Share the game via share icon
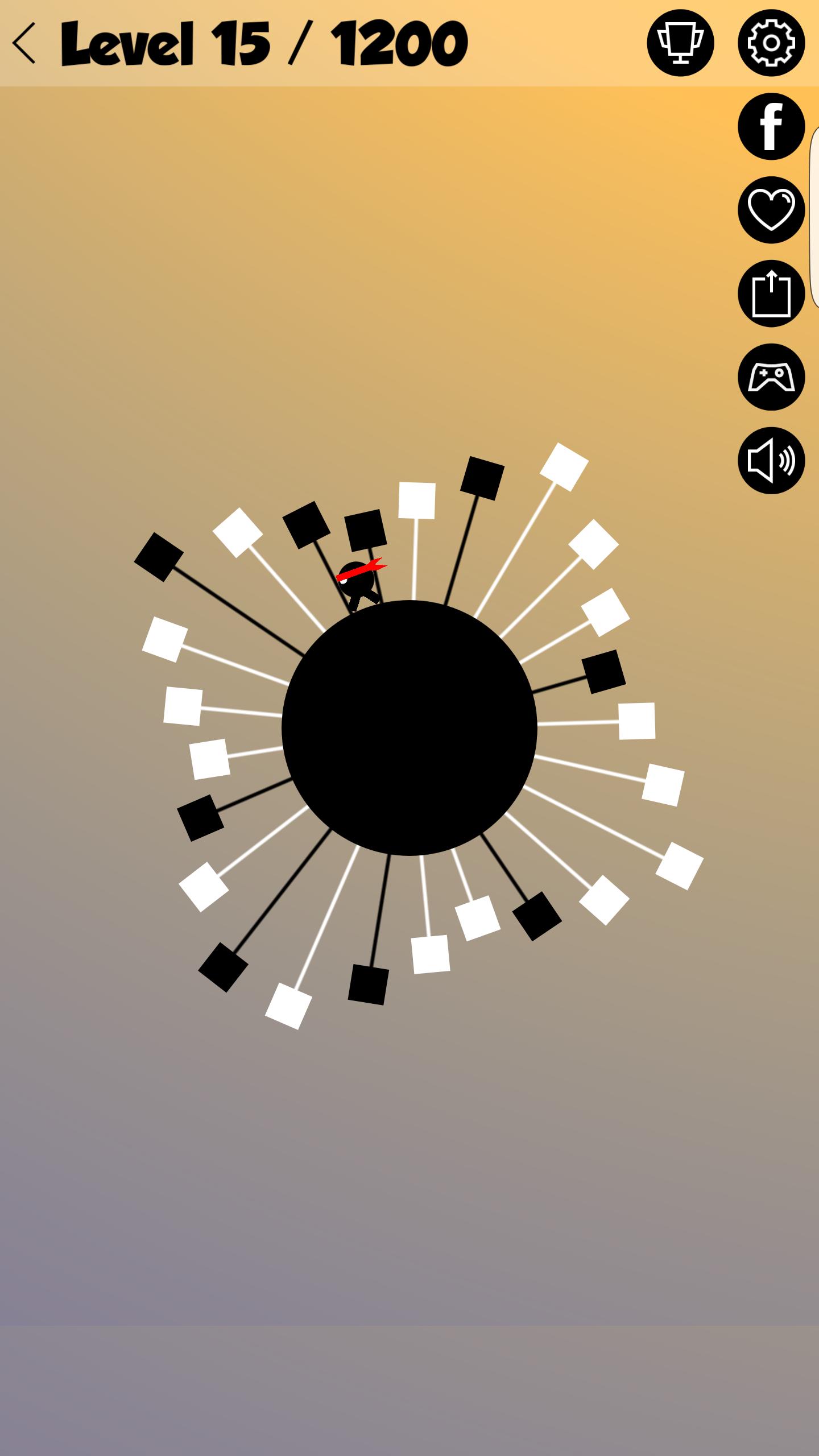819x1456 pixels. click(x=771, y=293)
